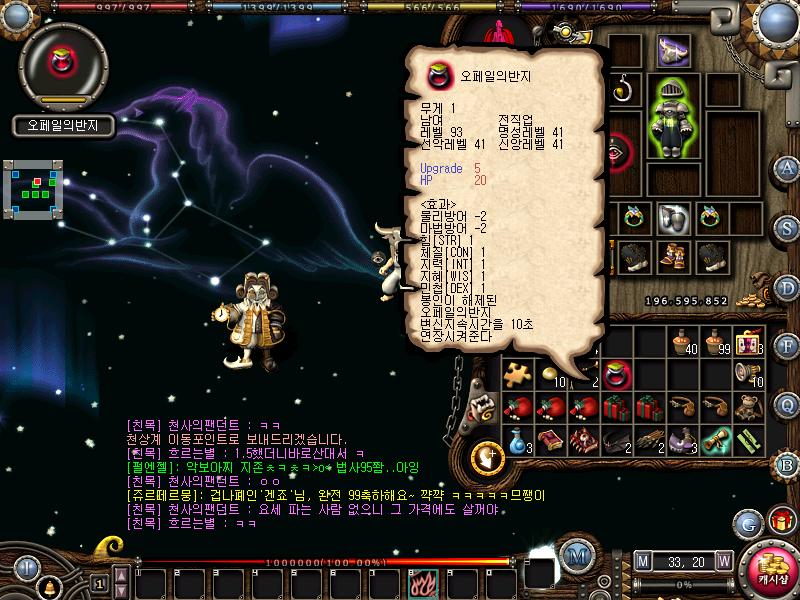Click the round Q shortcut button
800x600 pixels.
pos(786,404)
